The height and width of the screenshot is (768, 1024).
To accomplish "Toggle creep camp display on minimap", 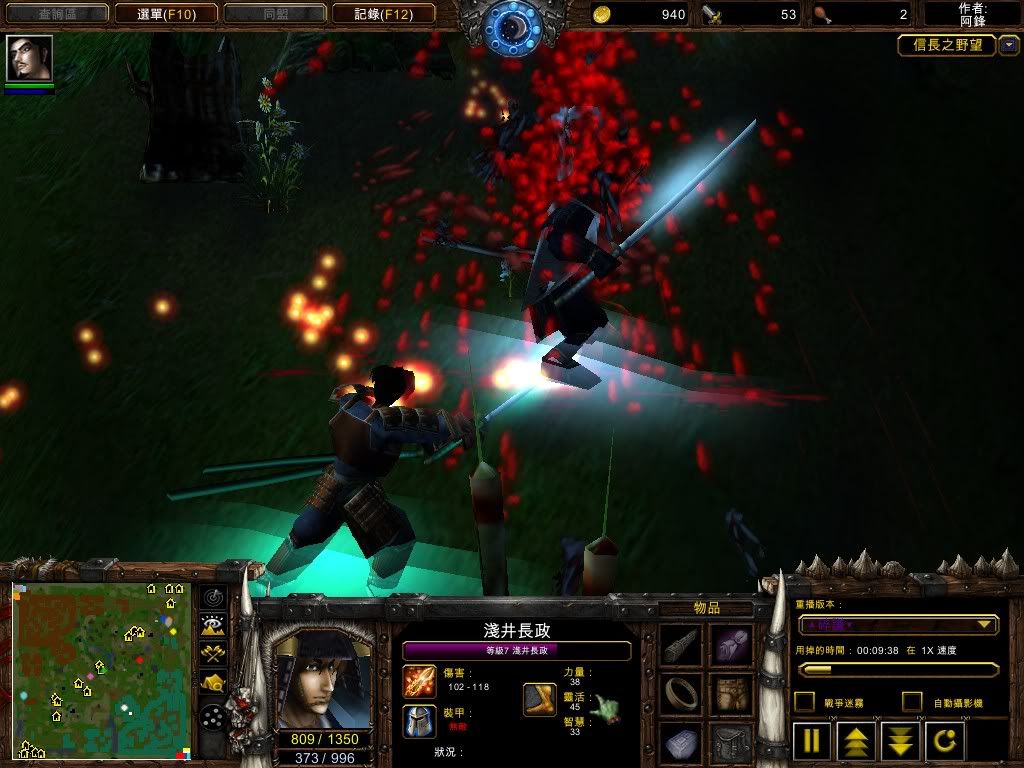I will click(213, 683).
